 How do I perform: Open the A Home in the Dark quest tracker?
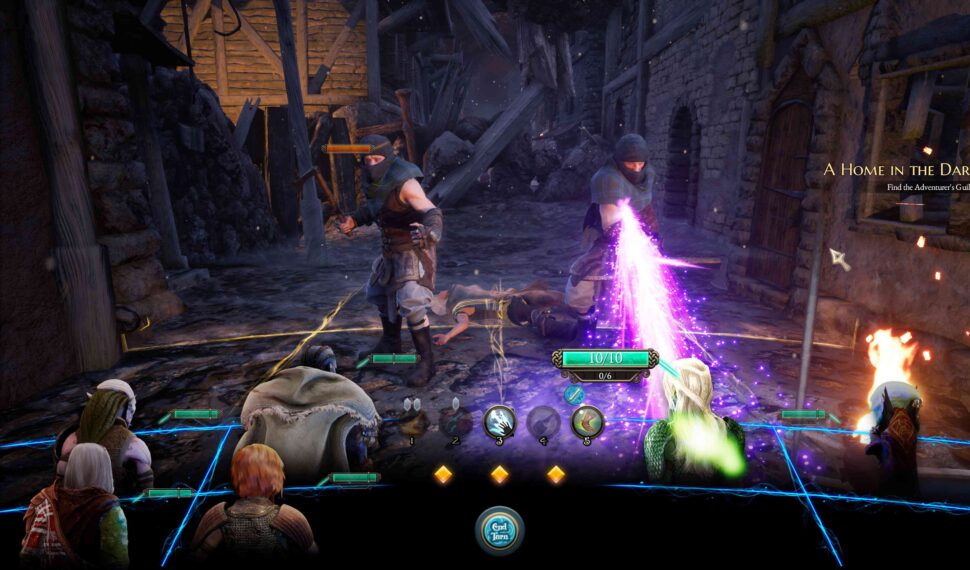pos(895,170)
